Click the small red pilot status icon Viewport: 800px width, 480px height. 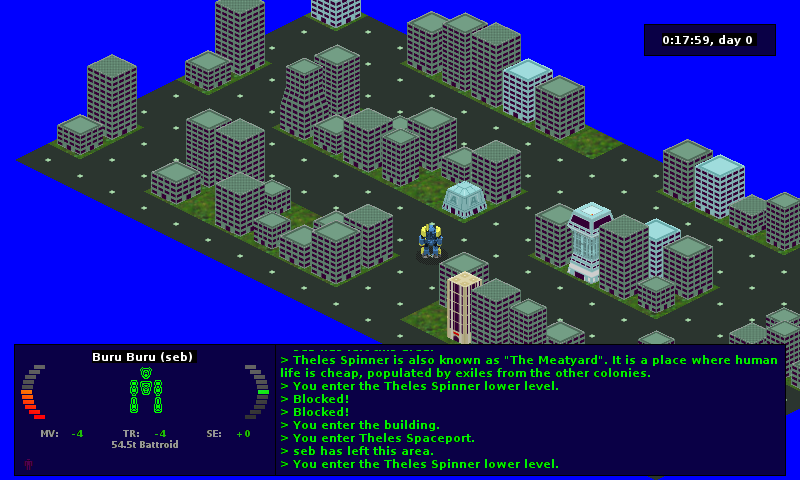(x=28, y=464)
